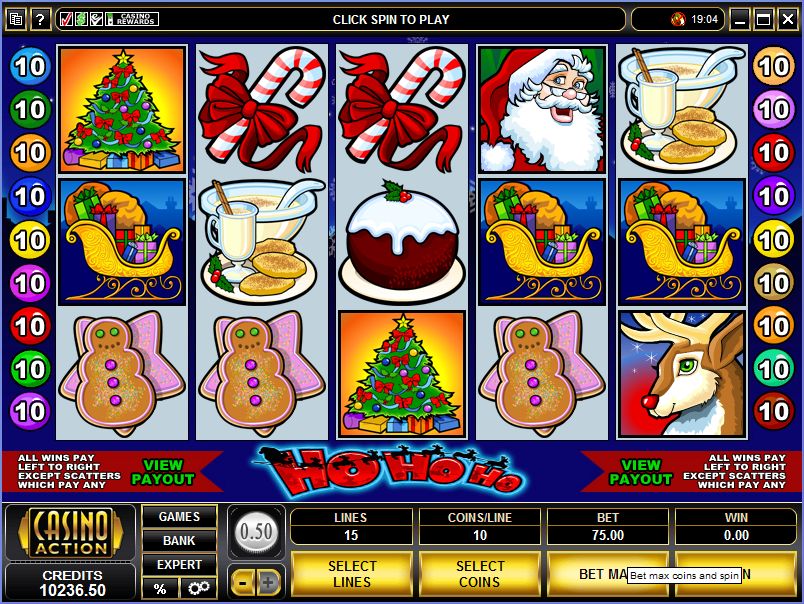This screenshot has height=604, width=804.
Task: Decrease coin size with the minus button
Action: [x=243, y=582]
